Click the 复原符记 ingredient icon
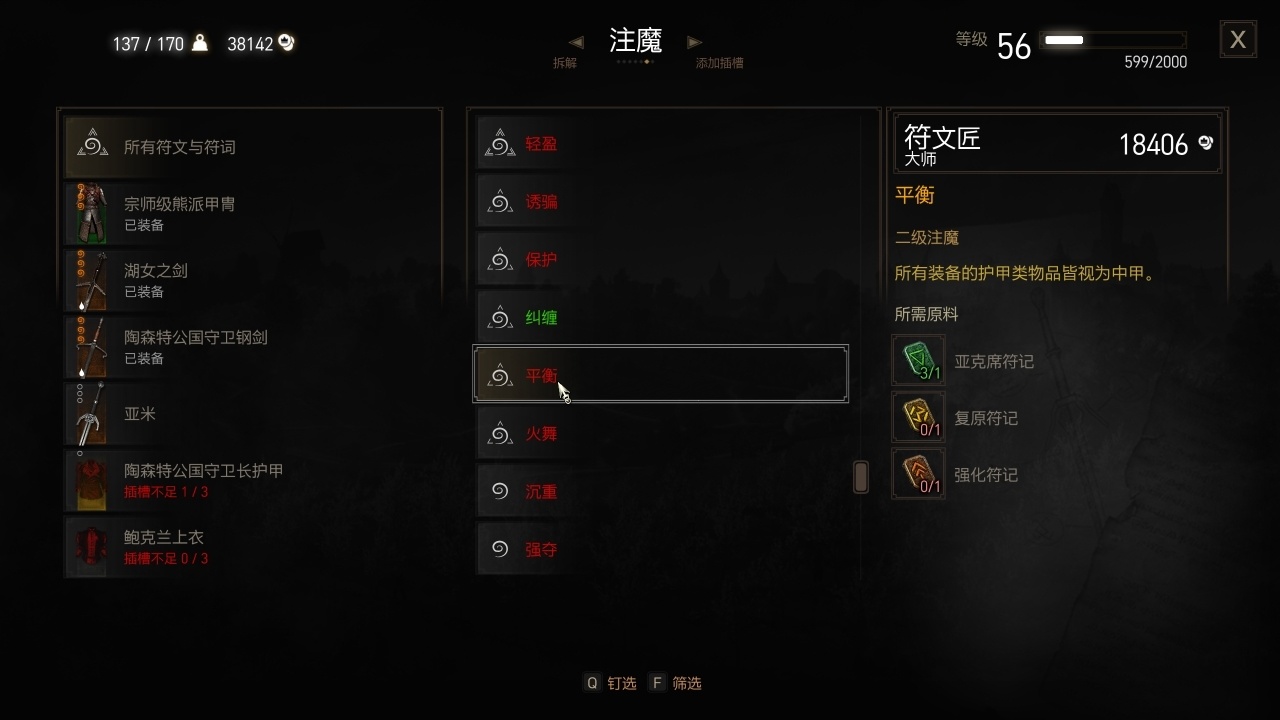1280x720 pixels. pyautogui.click(x=918, y=417)
